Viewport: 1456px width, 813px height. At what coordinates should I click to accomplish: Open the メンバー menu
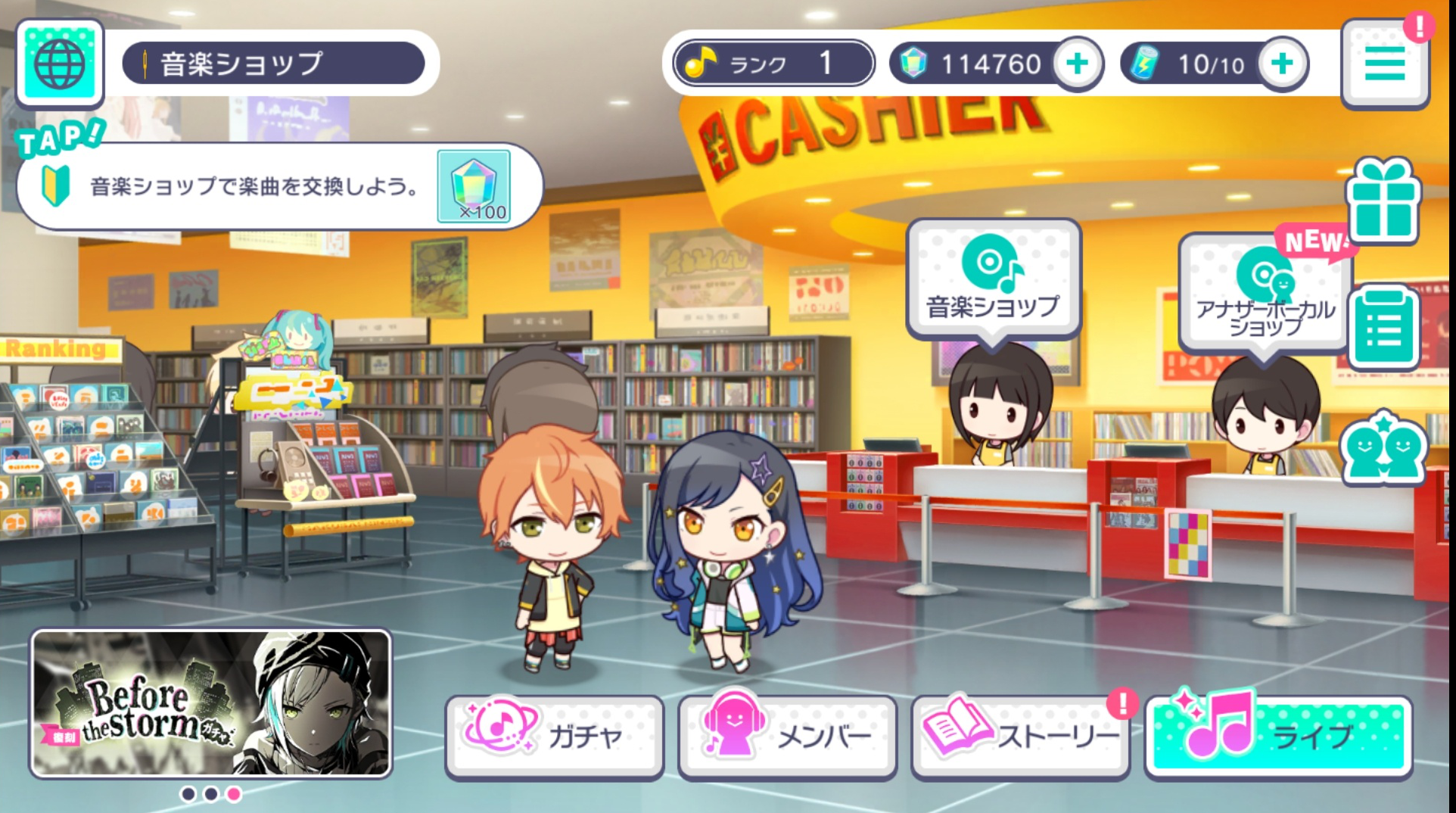point(787,735)
